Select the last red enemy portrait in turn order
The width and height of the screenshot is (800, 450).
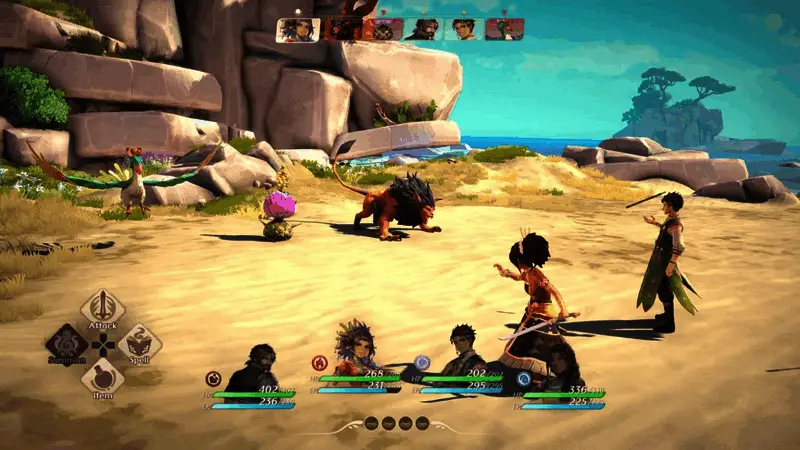(505, 30)
